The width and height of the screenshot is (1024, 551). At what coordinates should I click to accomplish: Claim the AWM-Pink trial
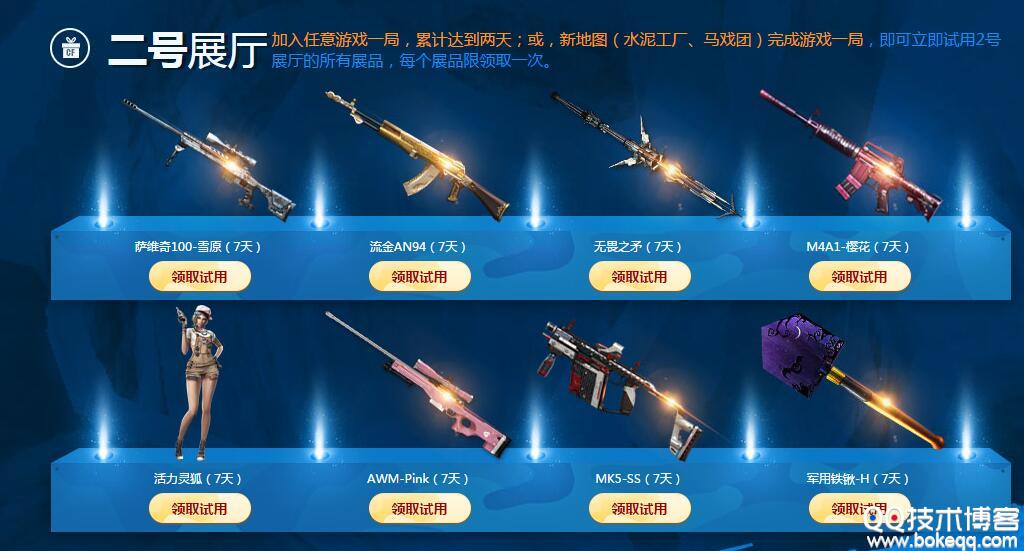tap(419, 509)
